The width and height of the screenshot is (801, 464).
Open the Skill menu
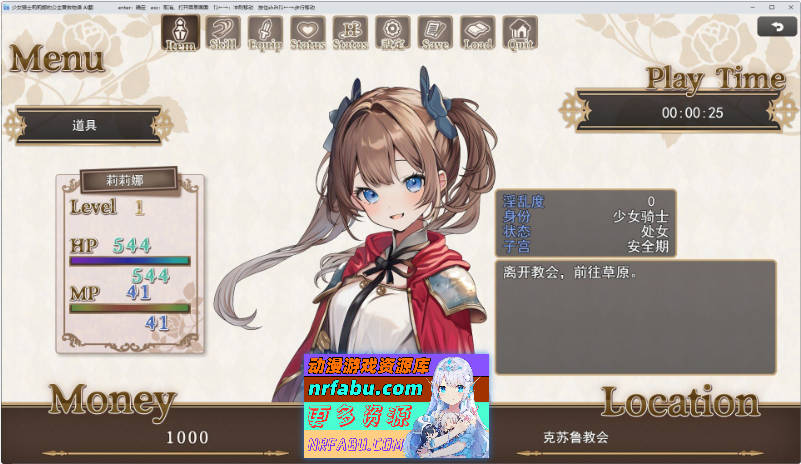(x=222, y=33)
